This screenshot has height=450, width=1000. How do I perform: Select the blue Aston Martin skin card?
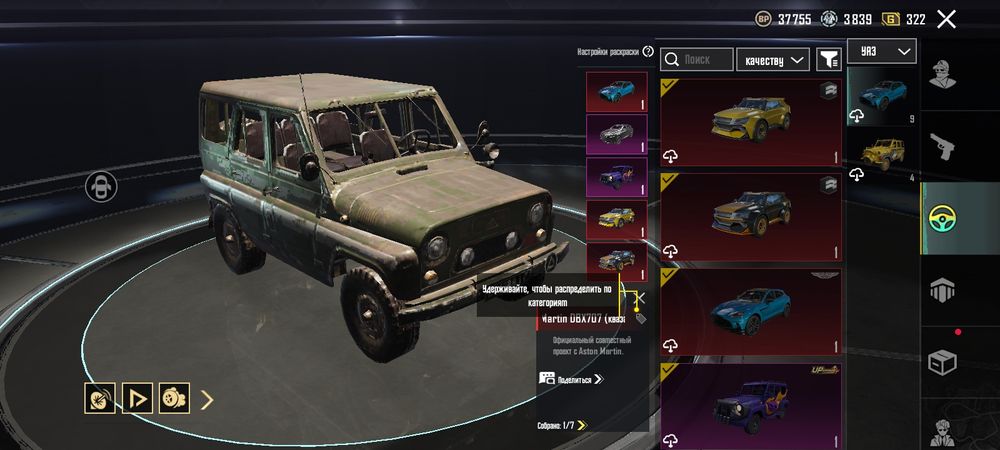(x=750, y=309)
